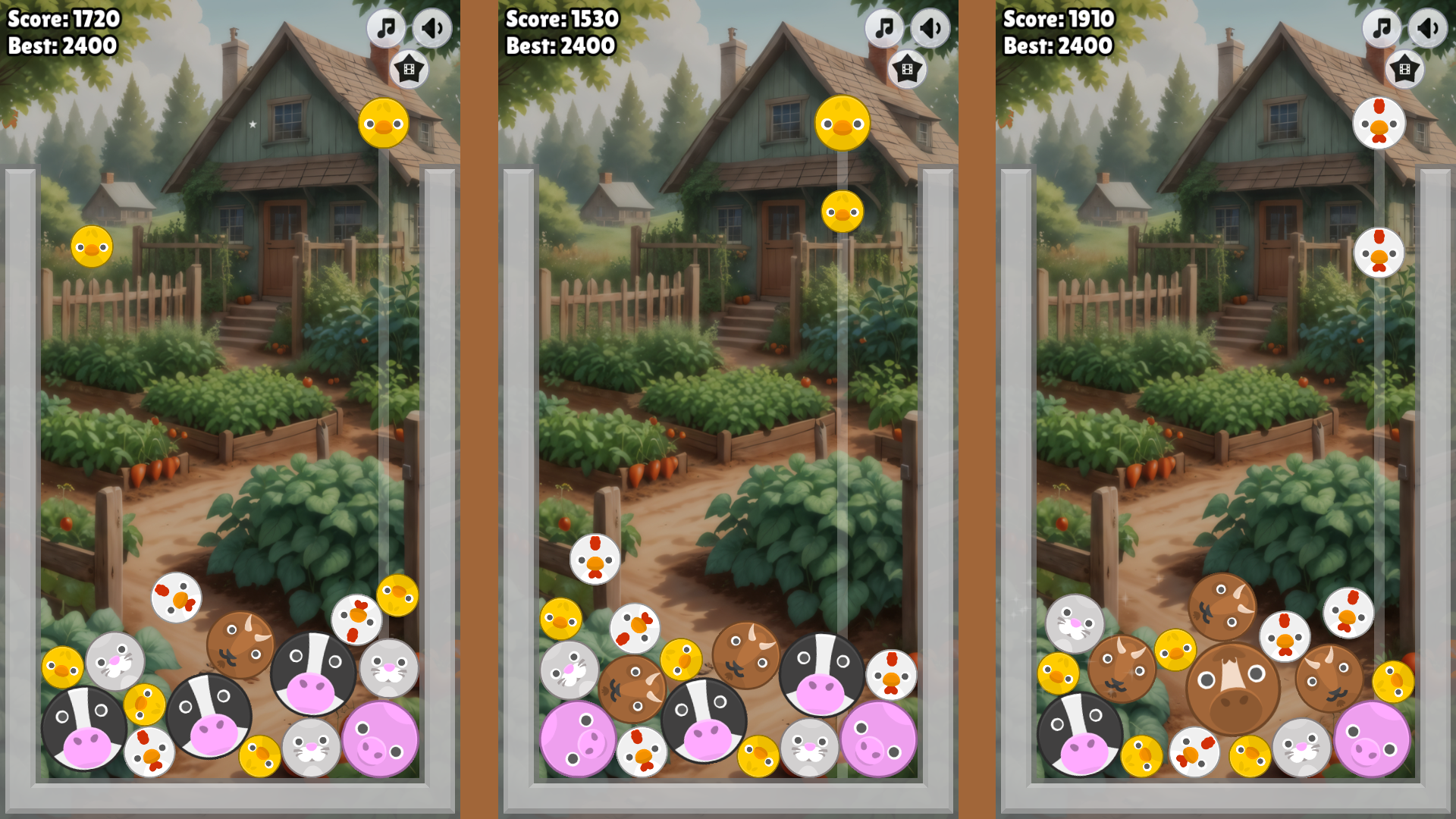Click the duck floating near the left panel's fence
Screen dimensions: 1456x819
coord(91,246)
